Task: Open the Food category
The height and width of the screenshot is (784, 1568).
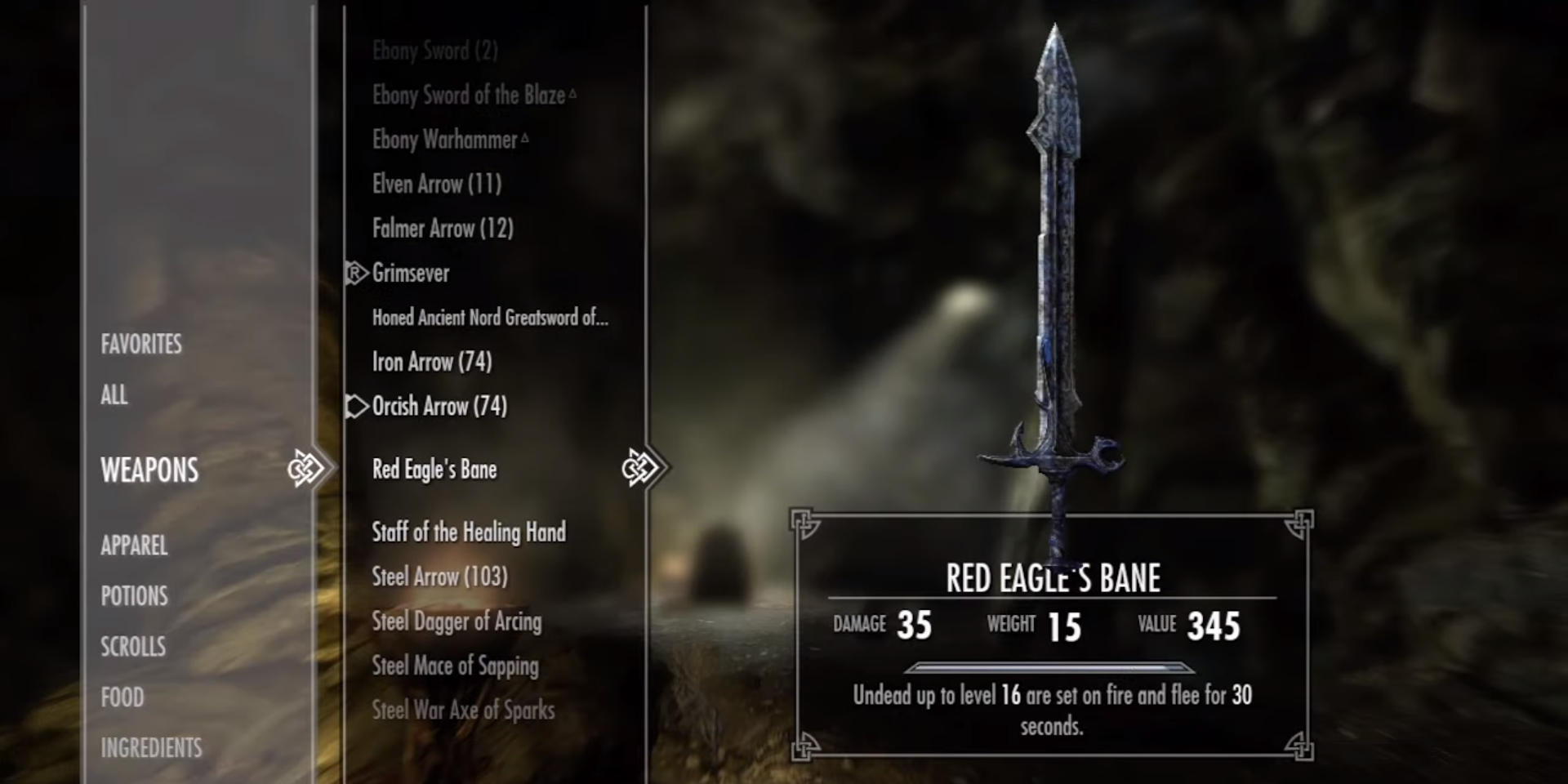Action: click(x=122, y=697)
